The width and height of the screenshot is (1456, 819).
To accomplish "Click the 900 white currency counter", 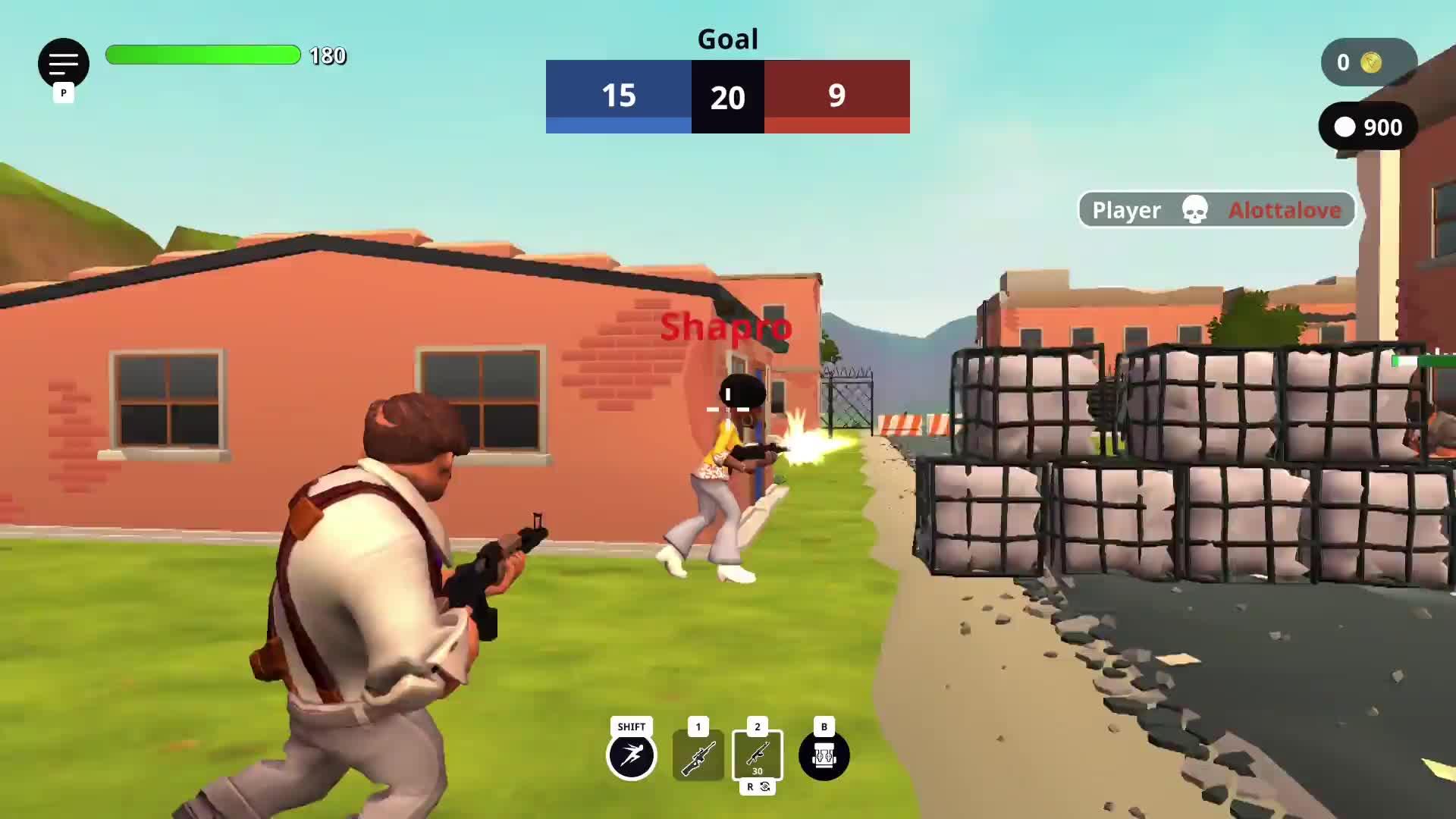I will [1368, 127].
